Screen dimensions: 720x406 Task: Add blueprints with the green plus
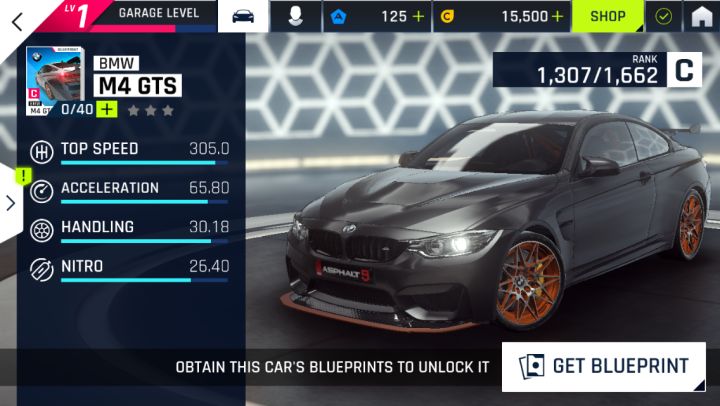[106, 110]
